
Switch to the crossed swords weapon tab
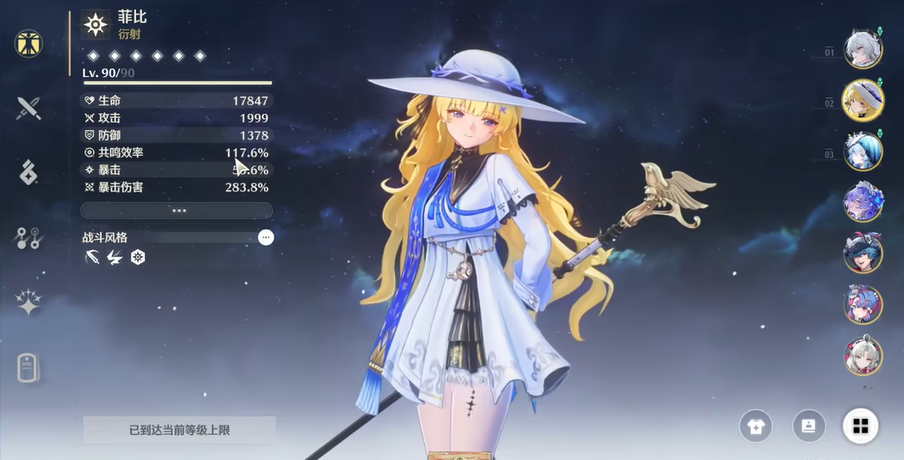point(28,107)
